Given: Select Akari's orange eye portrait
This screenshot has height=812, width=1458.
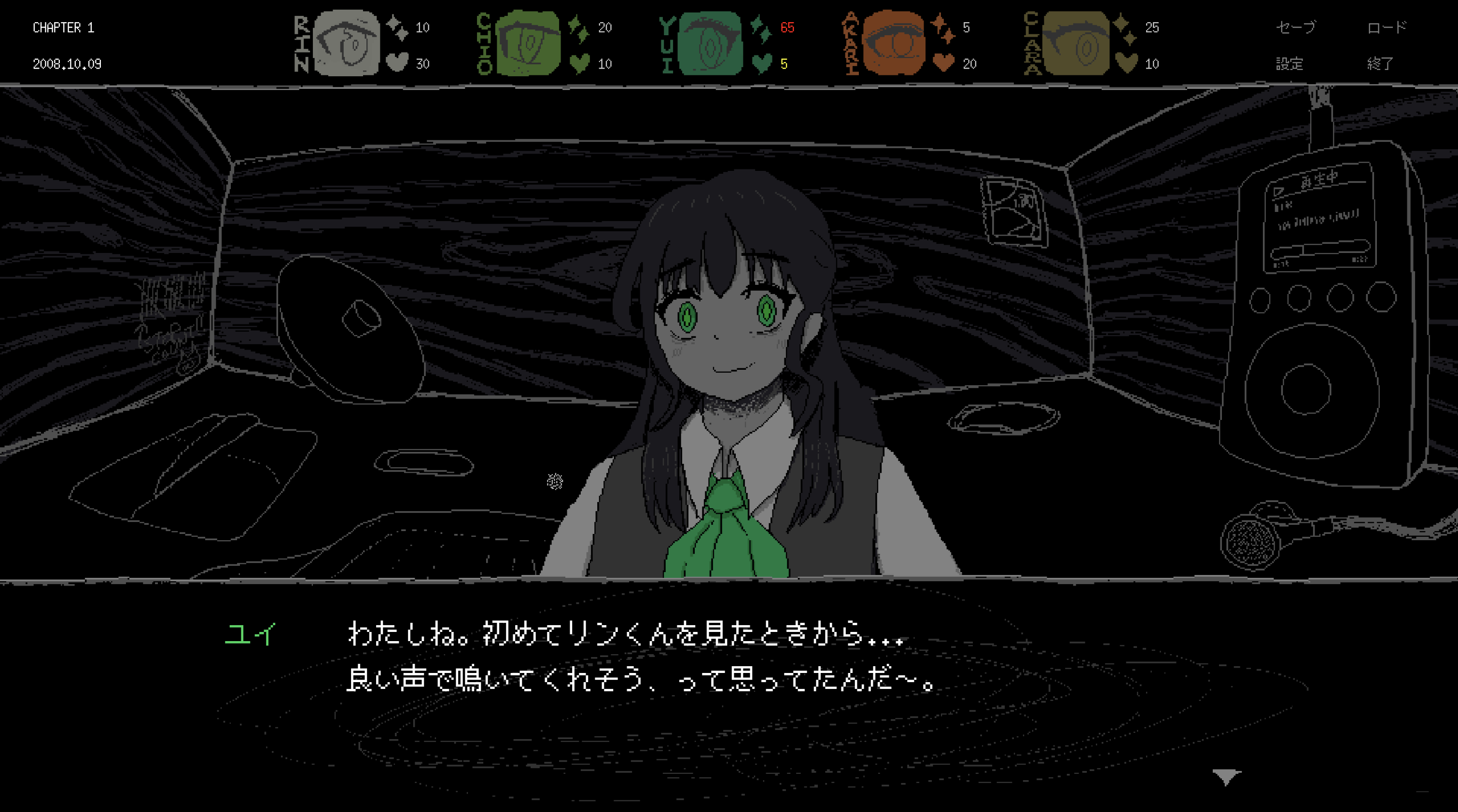Looking at the screenshot, I should click(893, 43).
